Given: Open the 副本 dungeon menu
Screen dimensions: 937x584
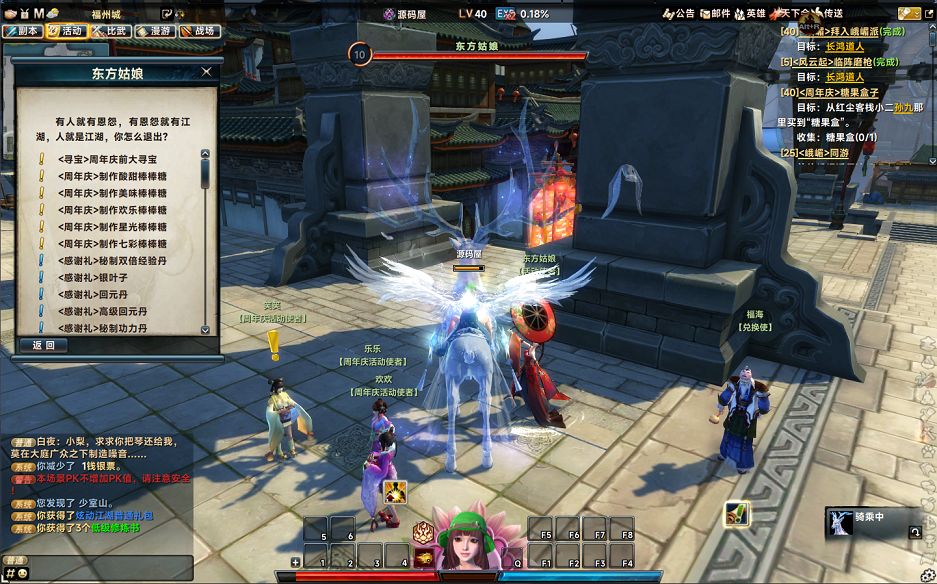Looking at the screenshot, I should tap(22, 31).
